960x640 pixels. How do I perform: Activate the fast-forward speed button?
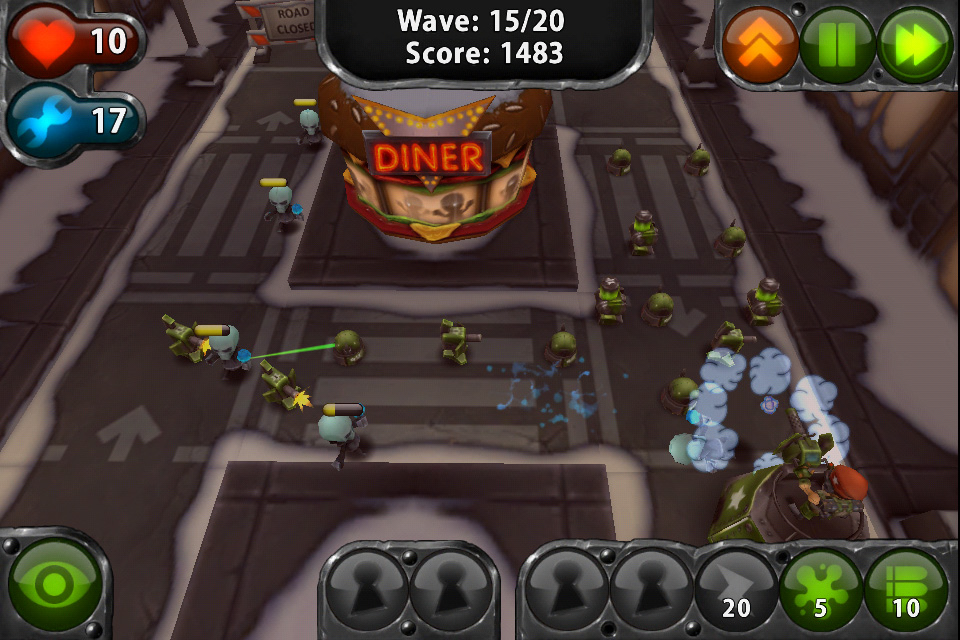914,45
